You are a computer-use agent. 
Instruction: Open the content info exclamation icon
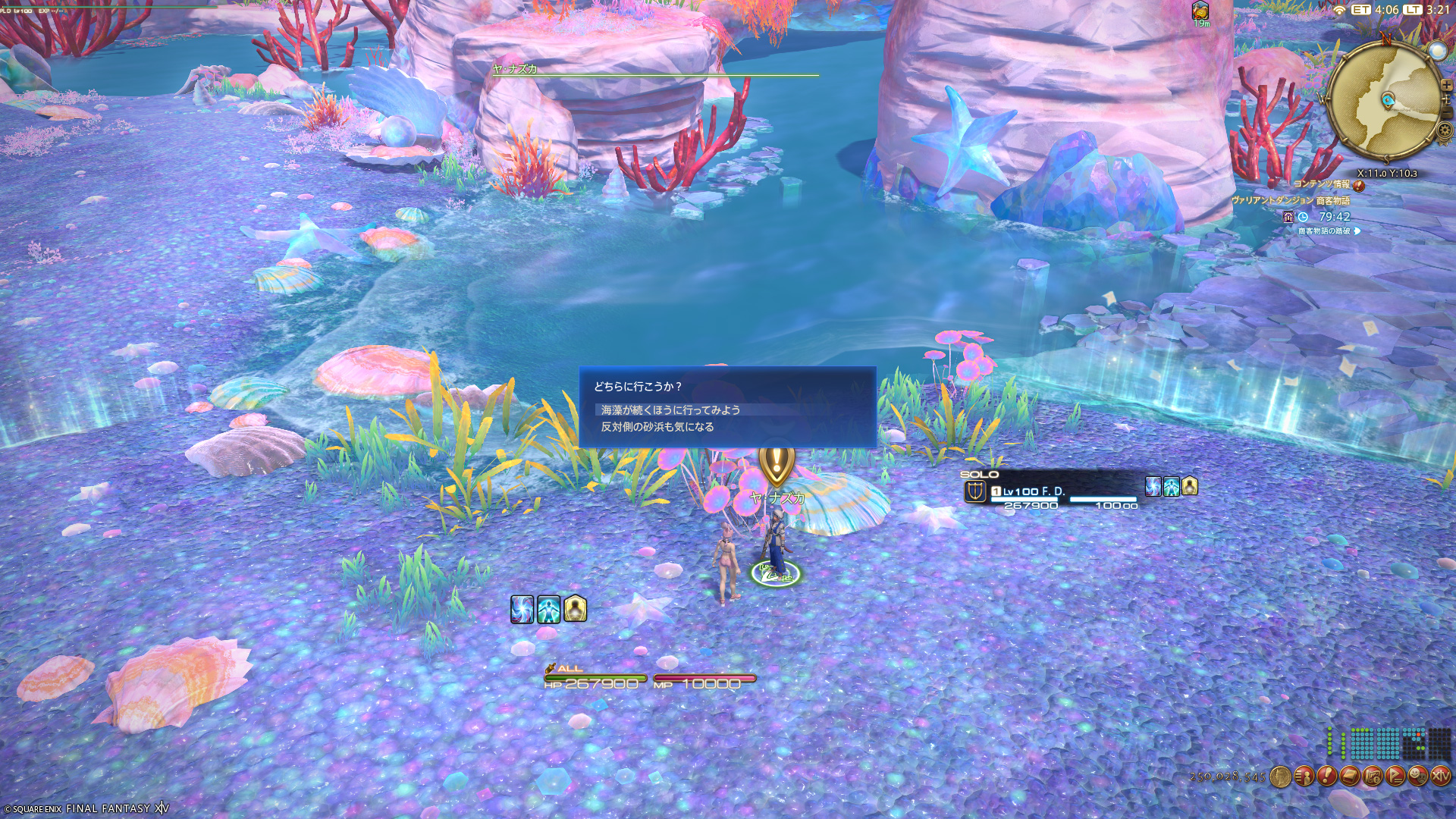[1358, 185]
